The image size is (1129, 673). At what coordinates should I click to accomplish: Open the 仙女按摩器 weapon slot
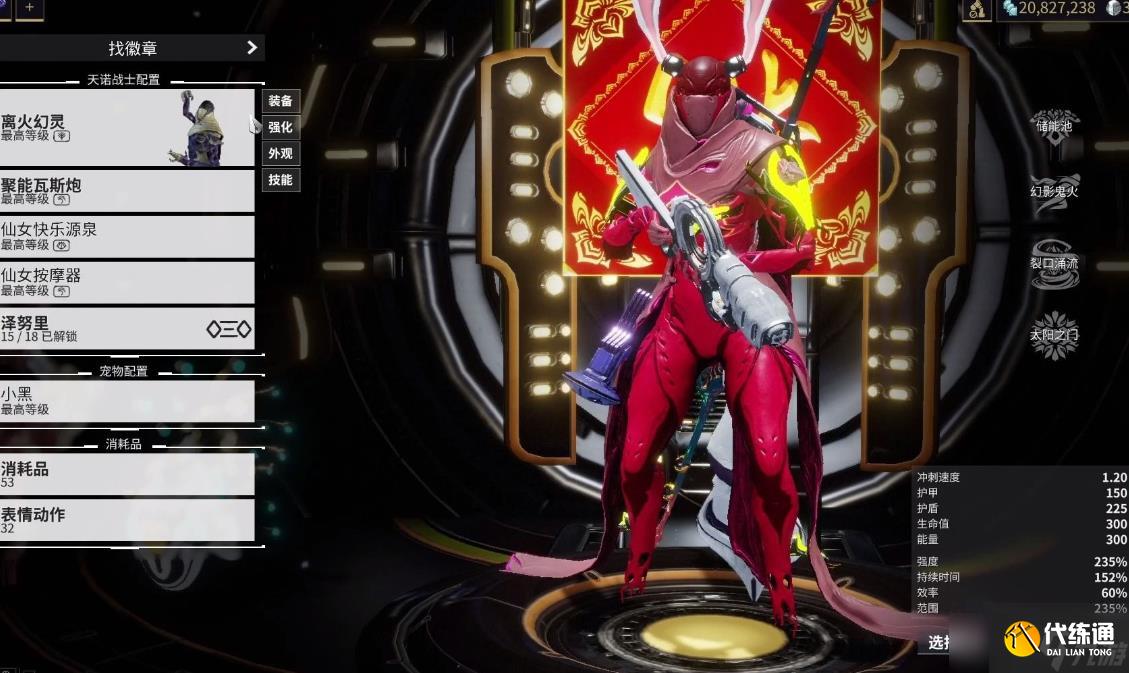[120, 282]
